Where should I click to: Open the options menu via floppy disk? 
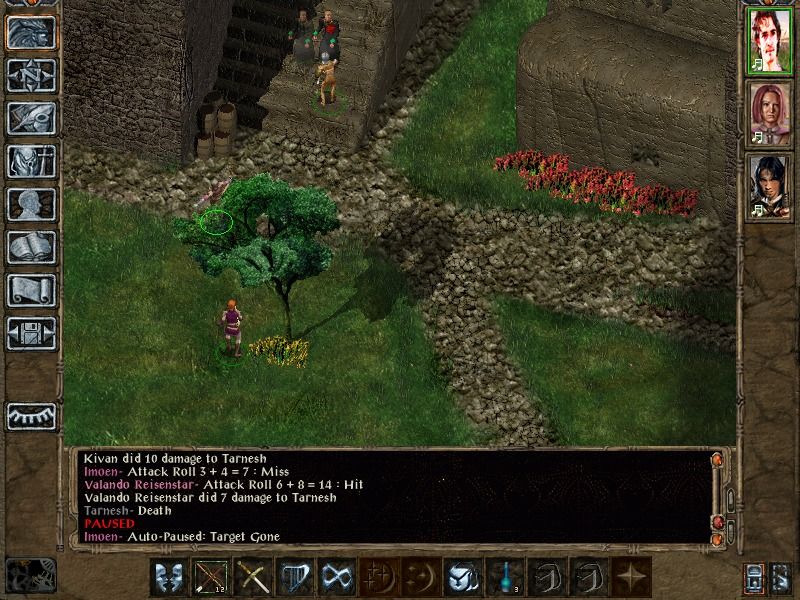pyautogui.click(x=31, y=333)
